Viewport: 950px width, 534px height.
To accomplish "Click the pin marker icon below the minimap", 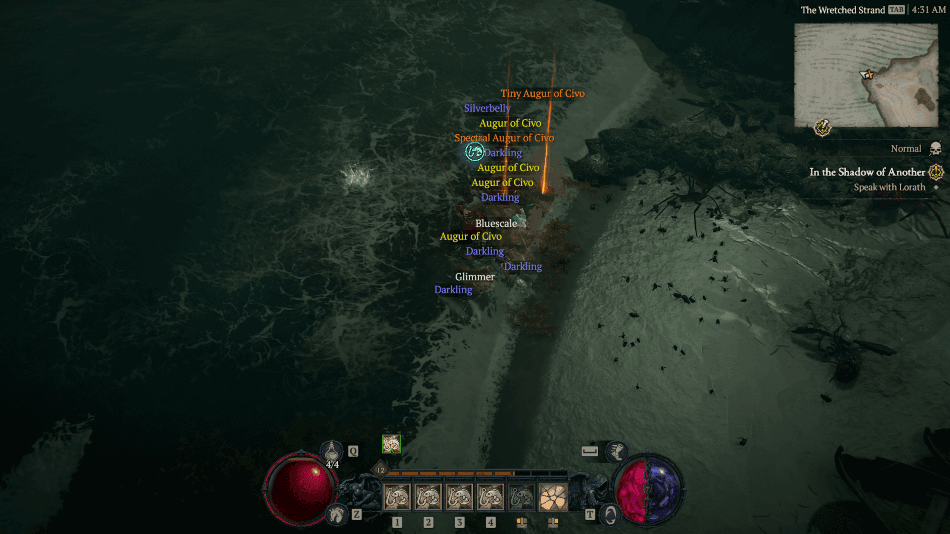I will 822,127.
